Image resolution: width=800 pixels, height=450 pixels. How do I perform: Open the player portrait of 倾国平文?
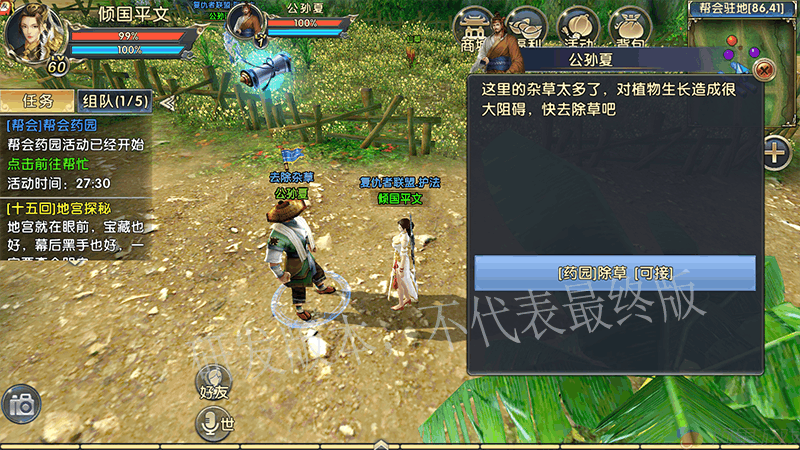coord(34,32)
